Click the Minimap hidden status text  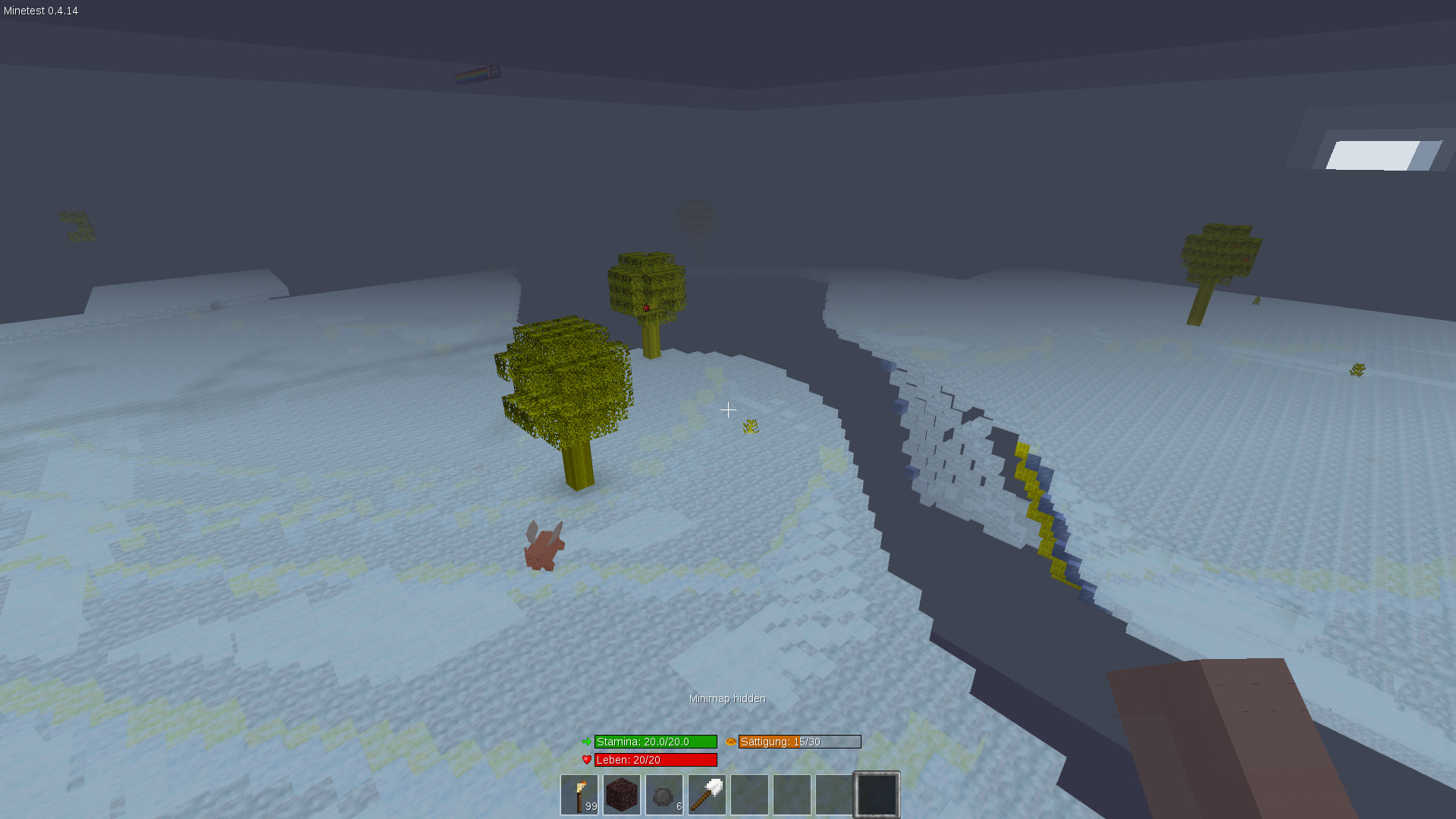click(726, 698)
